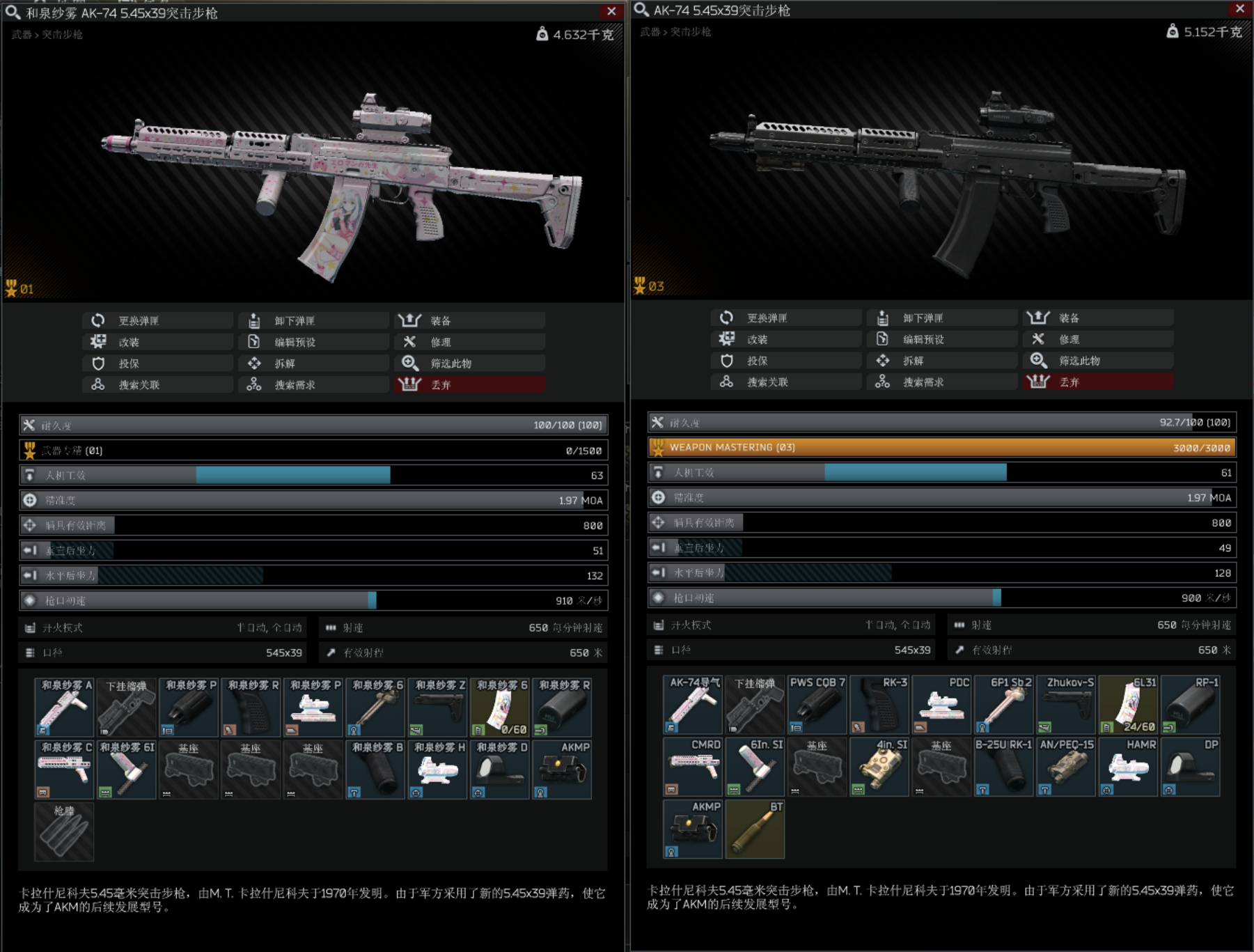Image resolution: width=1254 pixels, height=952 pixels.
Task: Select 搜索需求 in the black rifle window
Action: (x=942, y=382)
